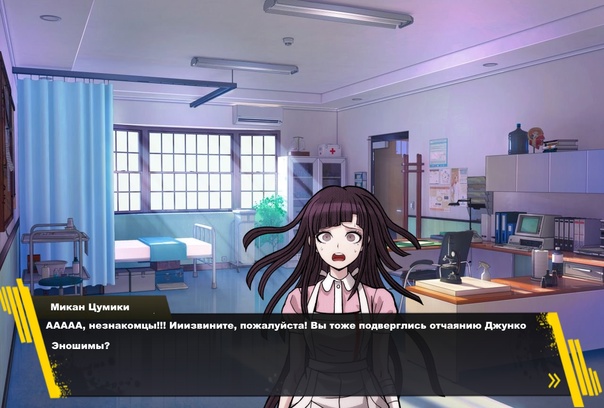Advance Mikan Tsumiki's dialogue text box

pyautogui.click(x=300, y=340)
